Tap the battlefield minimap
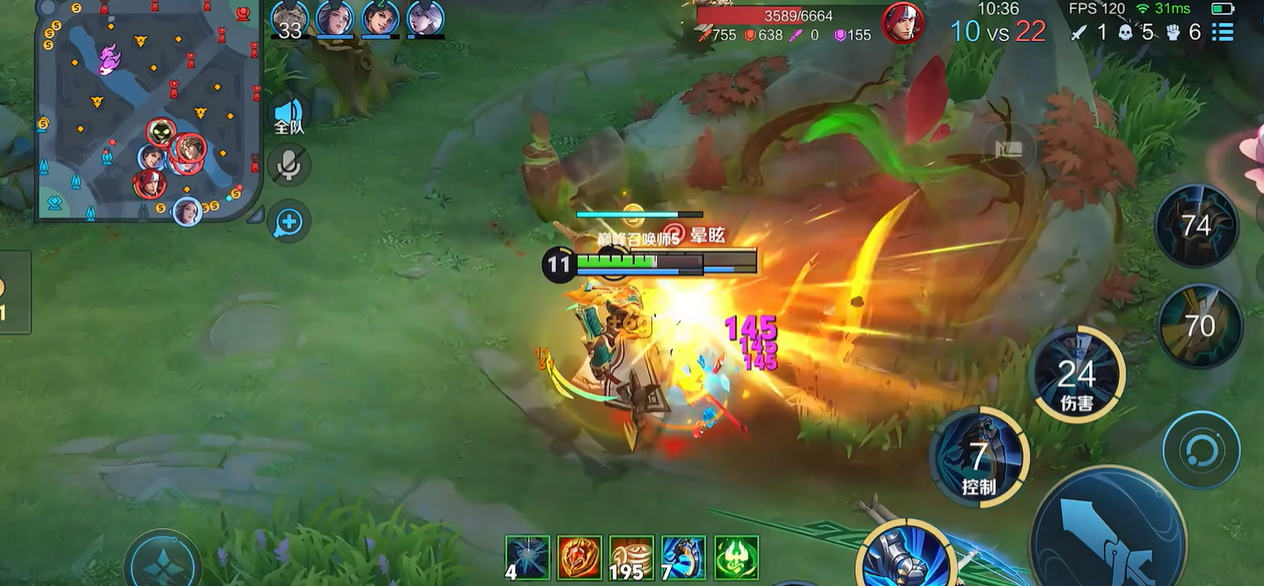1264x586 pixels. click(x=150, y=108)
